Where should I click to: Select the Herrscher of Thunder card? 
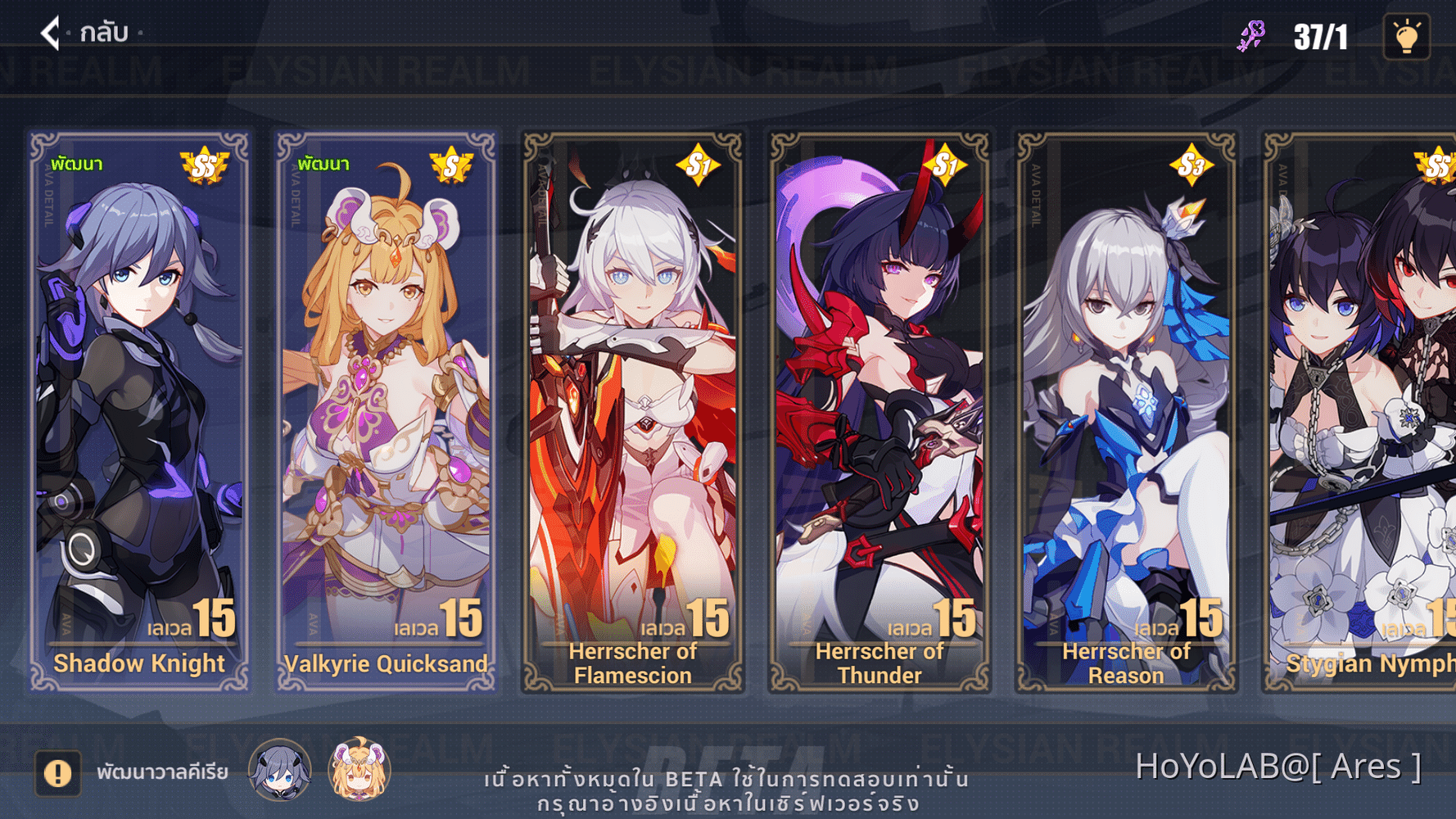880,409
